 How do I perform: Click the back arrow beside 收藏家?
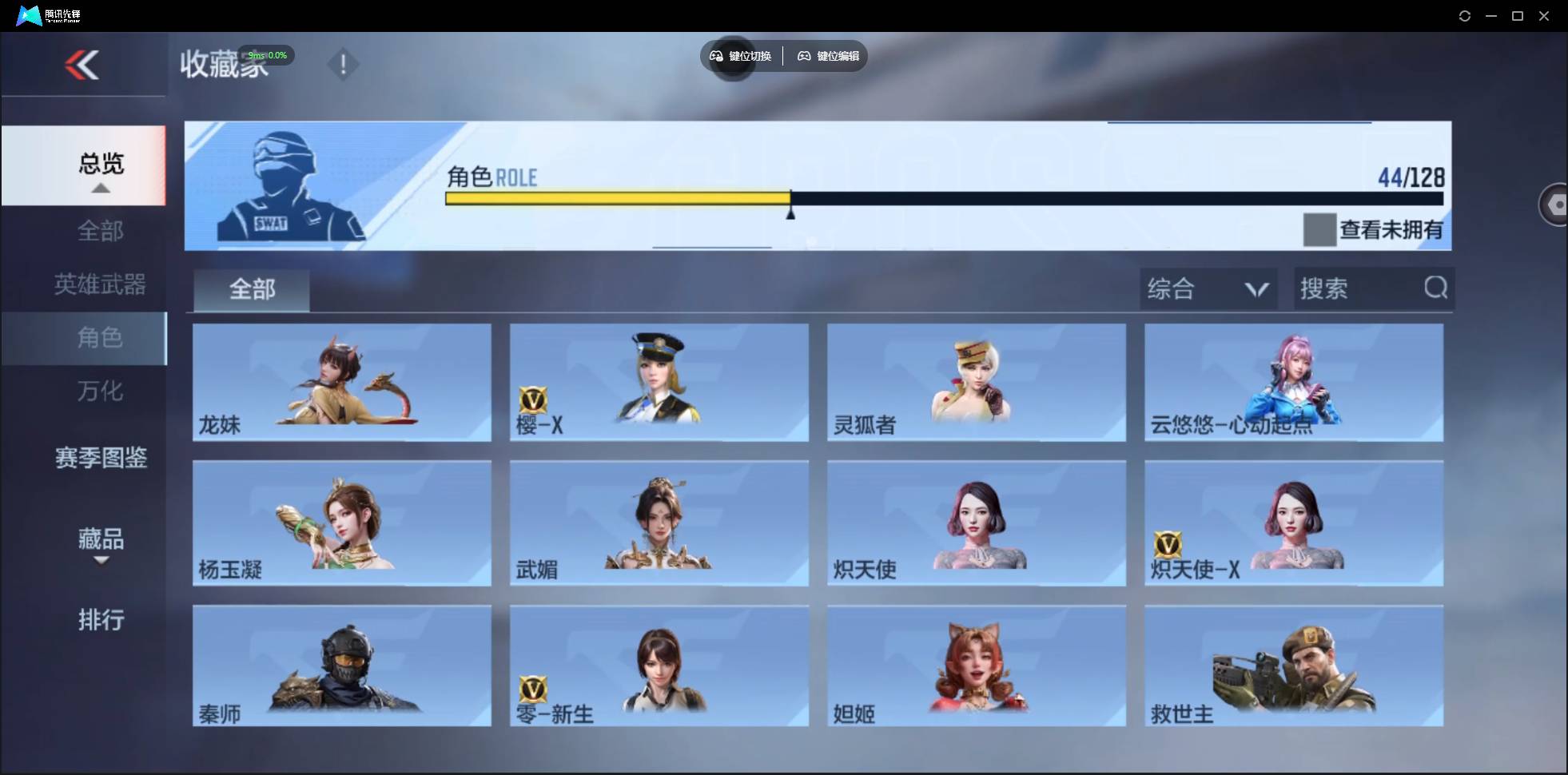tap(83, 65)
